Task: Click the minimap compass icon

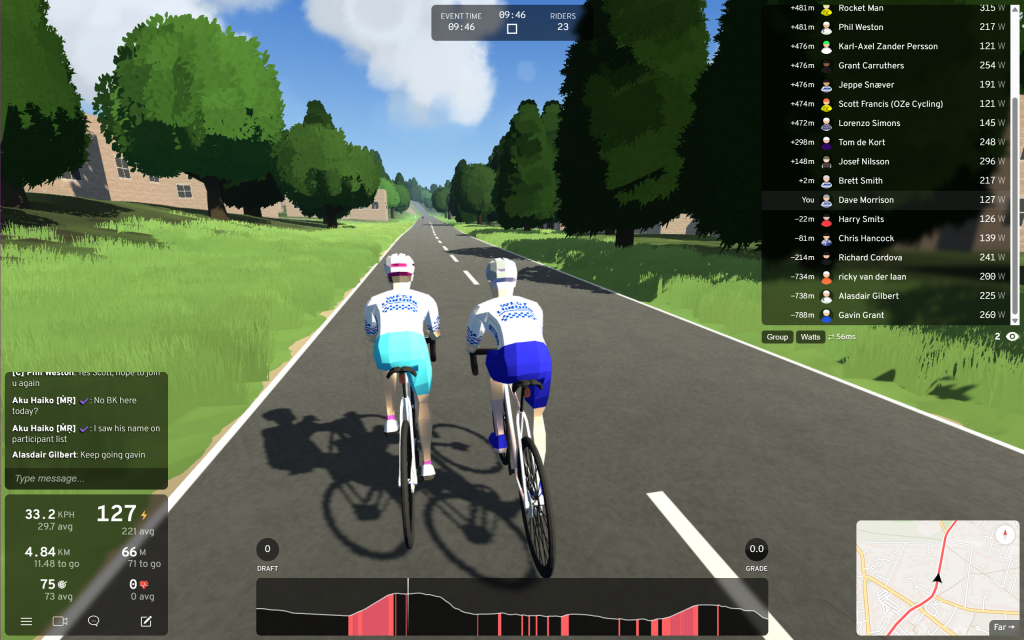Action: pyautogui.click(x=1005, y=535)
